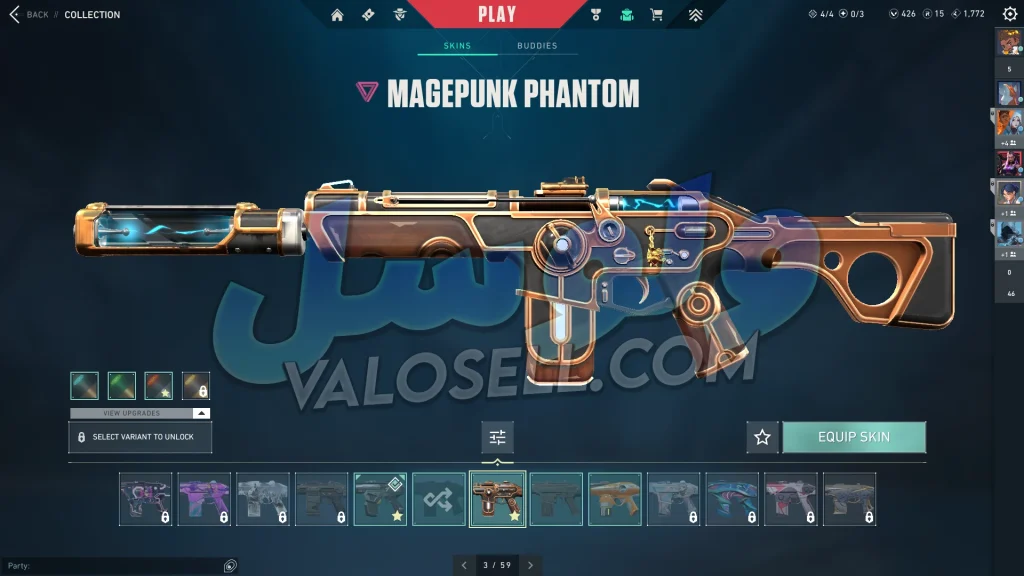Favorite this skin with the star button
The height and width of the screenshot is (576, 1024).
[x=762, y=437]
